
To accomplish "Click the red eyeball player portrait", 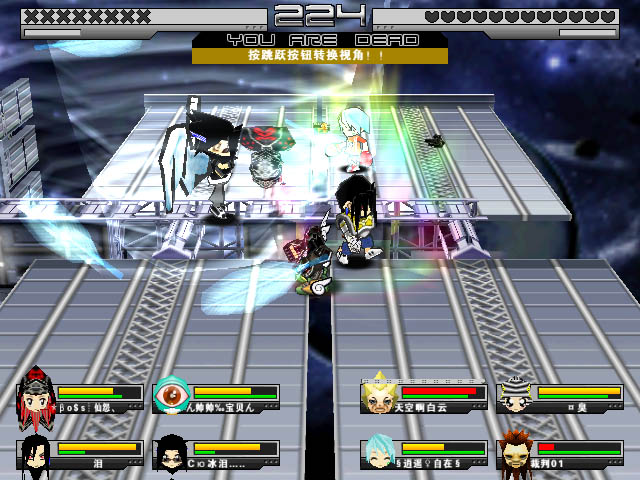I will (172, 397).
